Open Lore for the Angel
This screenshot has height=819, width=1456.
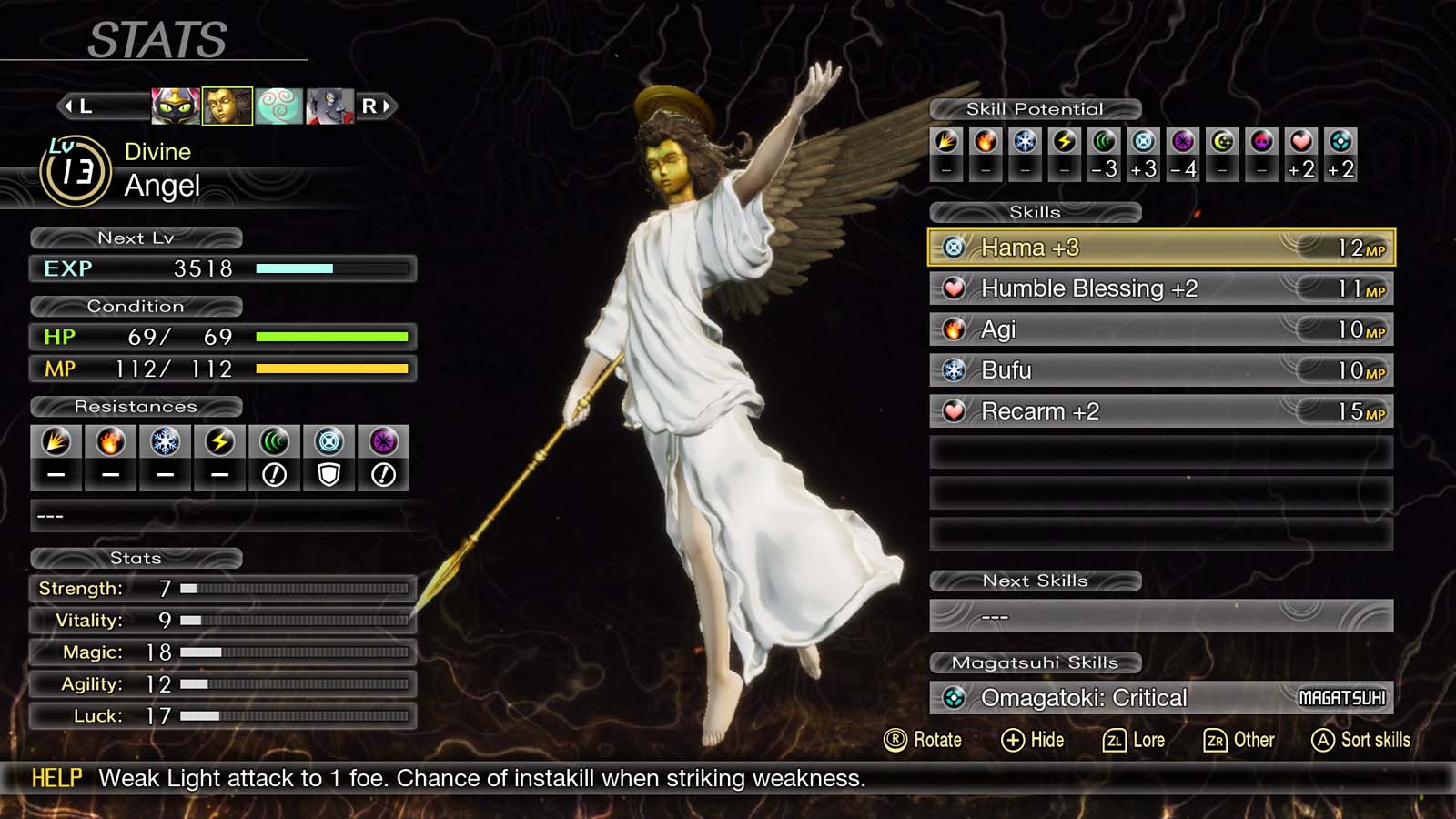[1134, 740]
